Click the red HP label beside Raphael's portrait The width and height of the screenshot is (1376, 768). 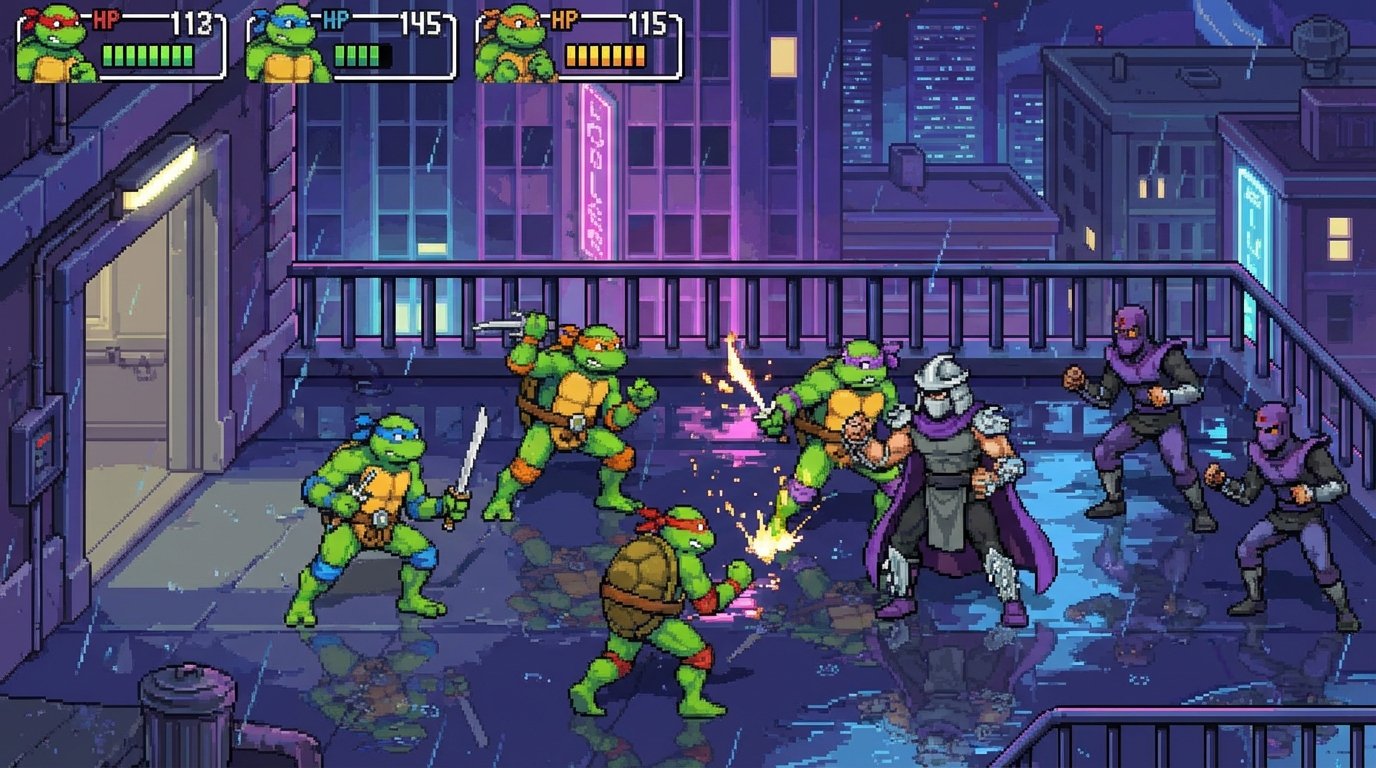tap(106, 17)
